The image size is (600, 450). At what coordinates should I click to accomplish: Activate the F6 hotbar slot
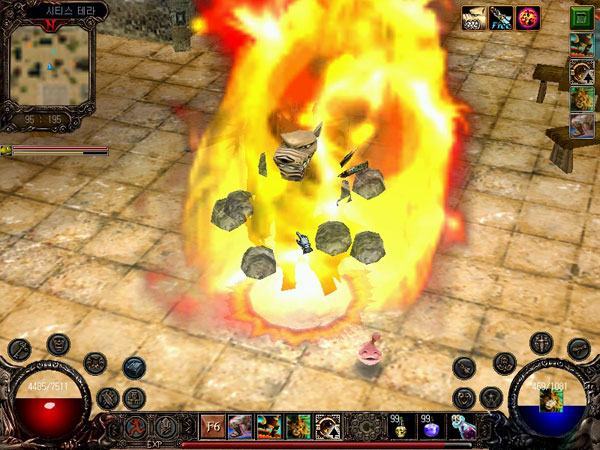click(213, 426)
